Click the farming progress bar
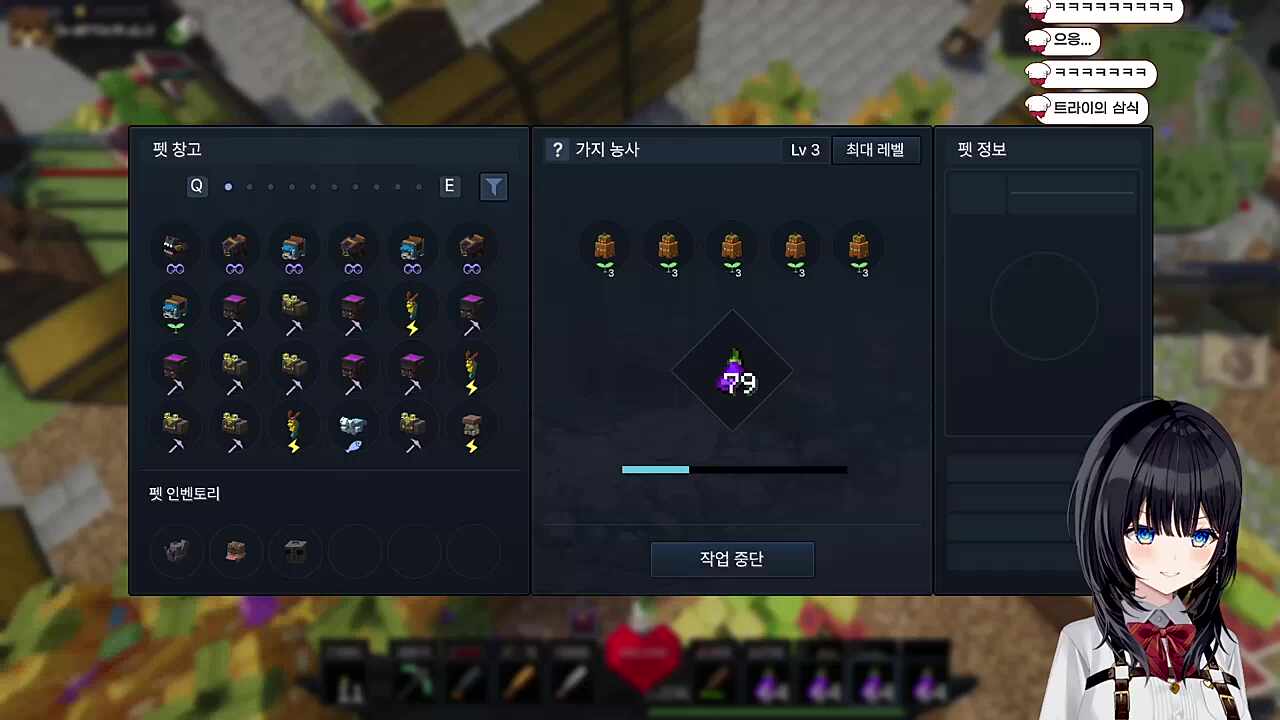Image resolution: width=1280 pixels, height=720 pixels. 734,469
